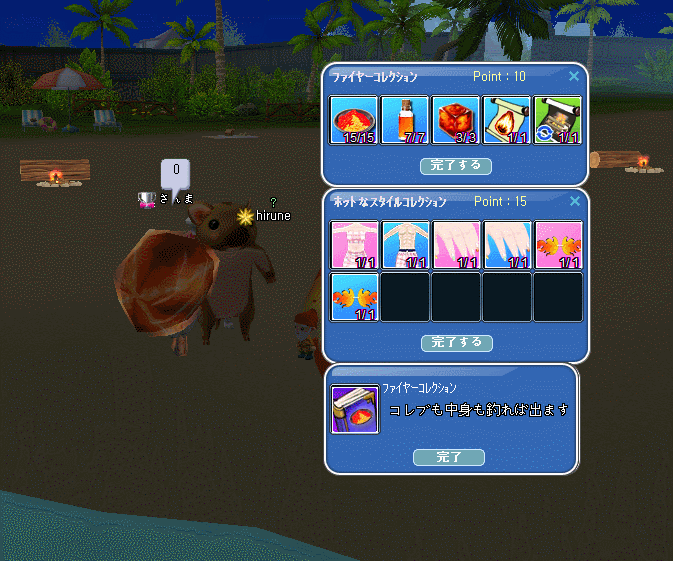Select the pink-background crab accessory slot
The image size is (673, 561).
coord(558,246)
